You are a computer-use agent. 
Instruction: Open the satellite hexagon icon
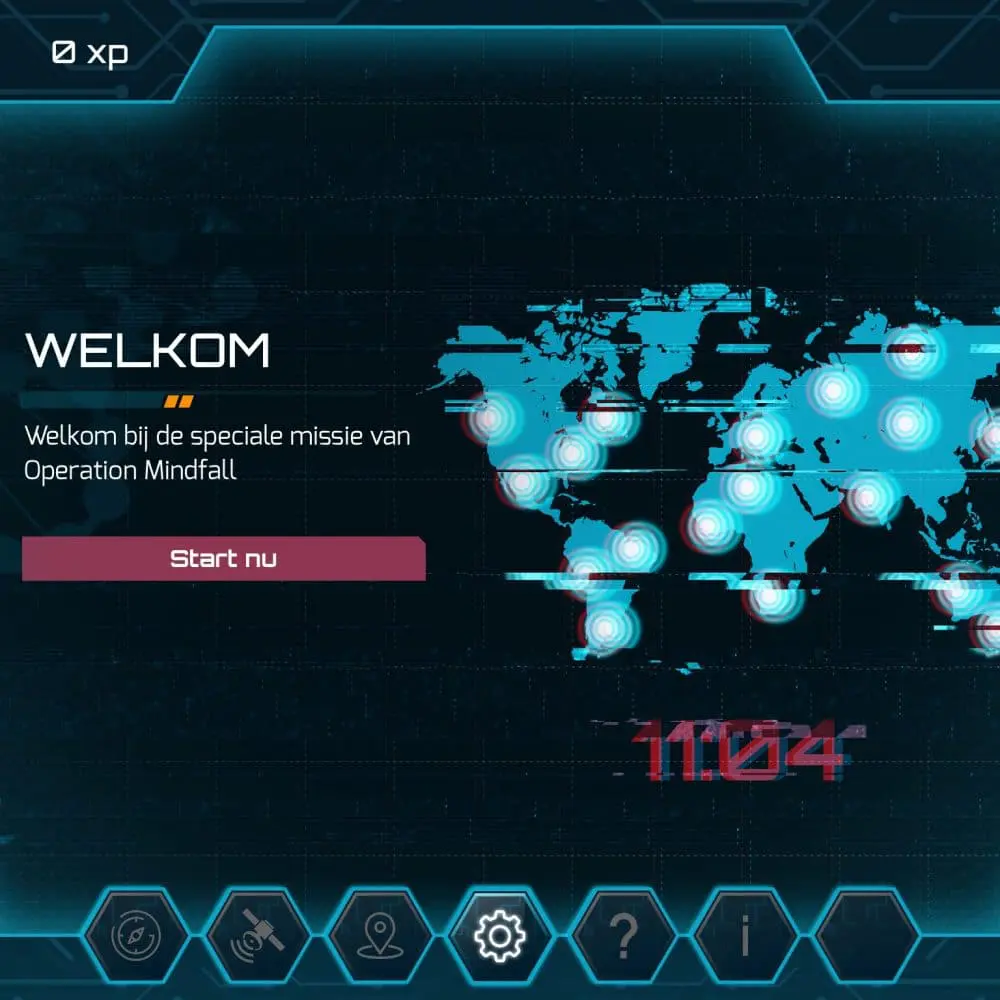256,936
